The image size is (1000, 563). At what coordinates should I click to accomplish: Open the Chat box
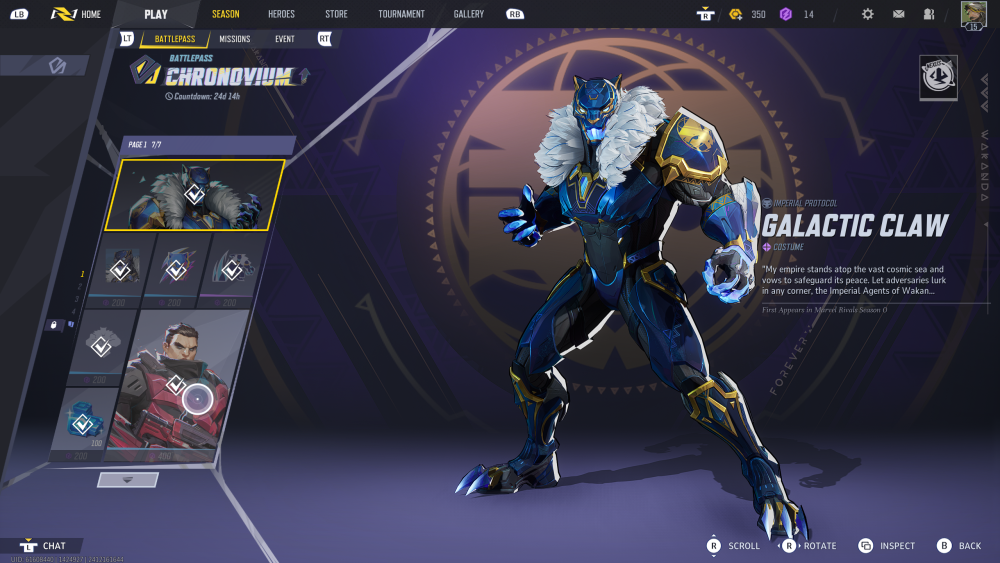44,546
